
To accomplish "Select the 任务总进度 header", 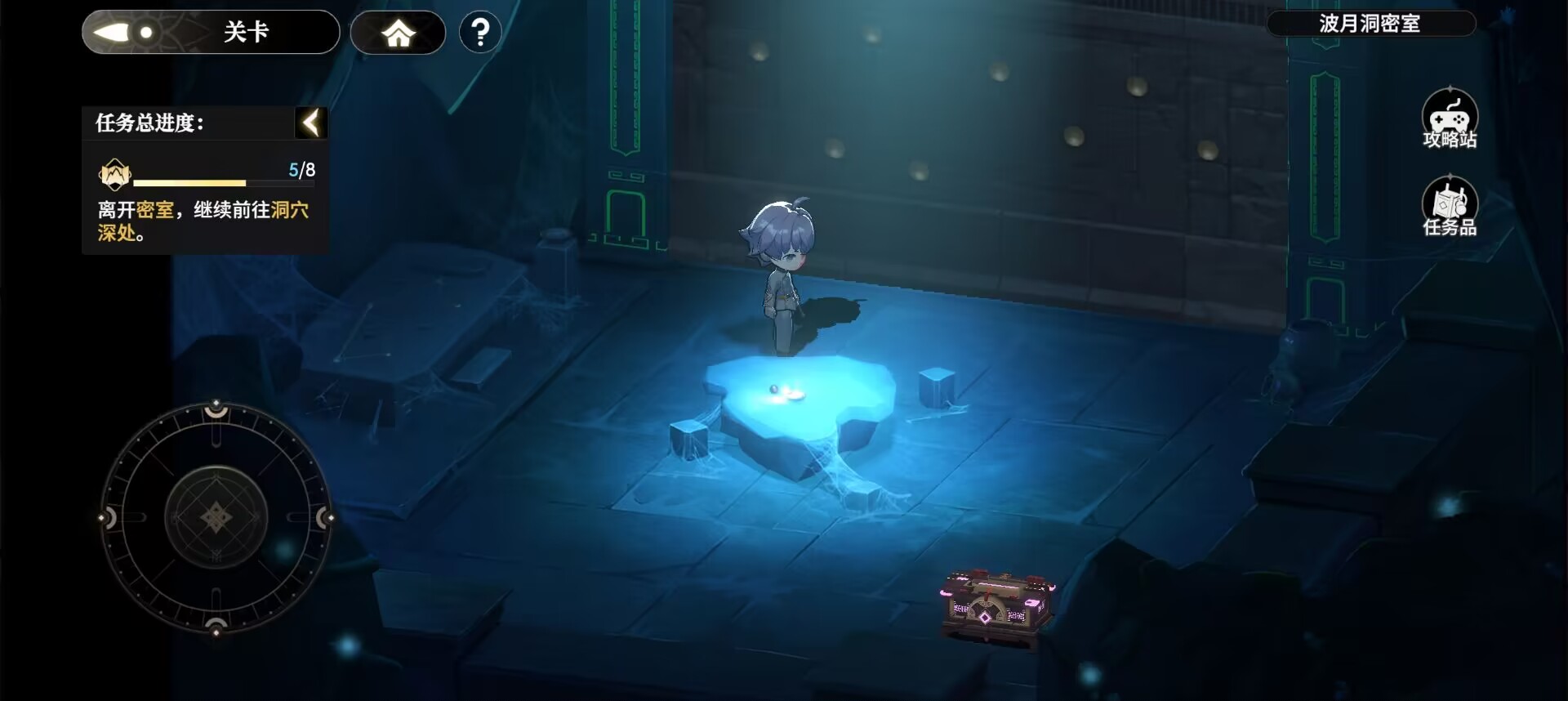I will [147, 123].
